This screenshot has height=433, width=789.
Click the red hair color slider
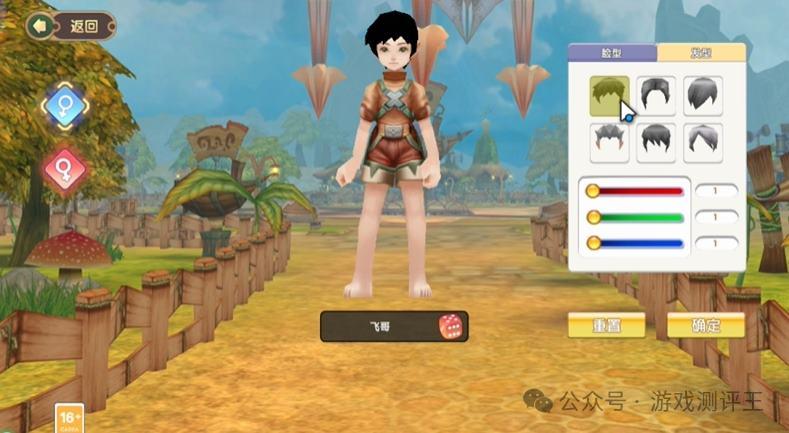636,191
